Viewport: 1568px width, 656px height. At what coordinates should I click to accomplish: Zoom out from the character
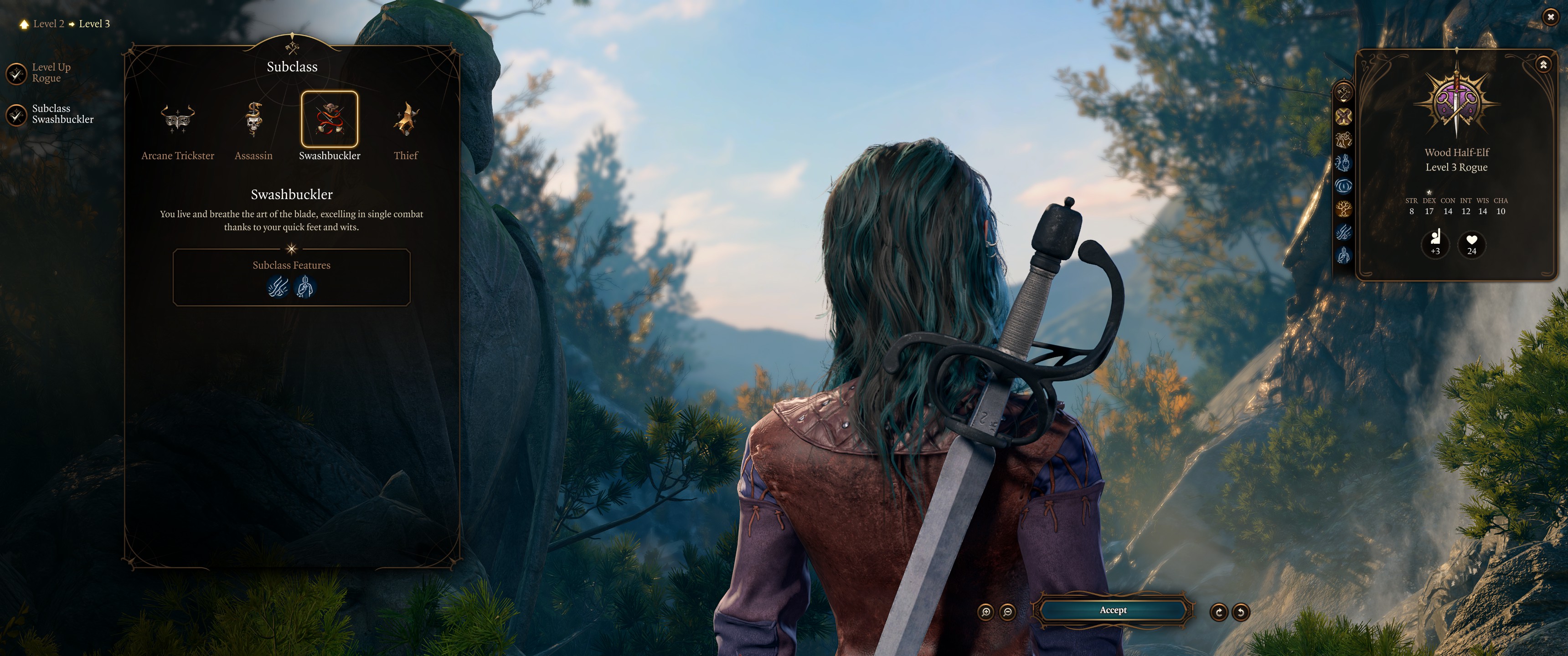coord(1007,611)
